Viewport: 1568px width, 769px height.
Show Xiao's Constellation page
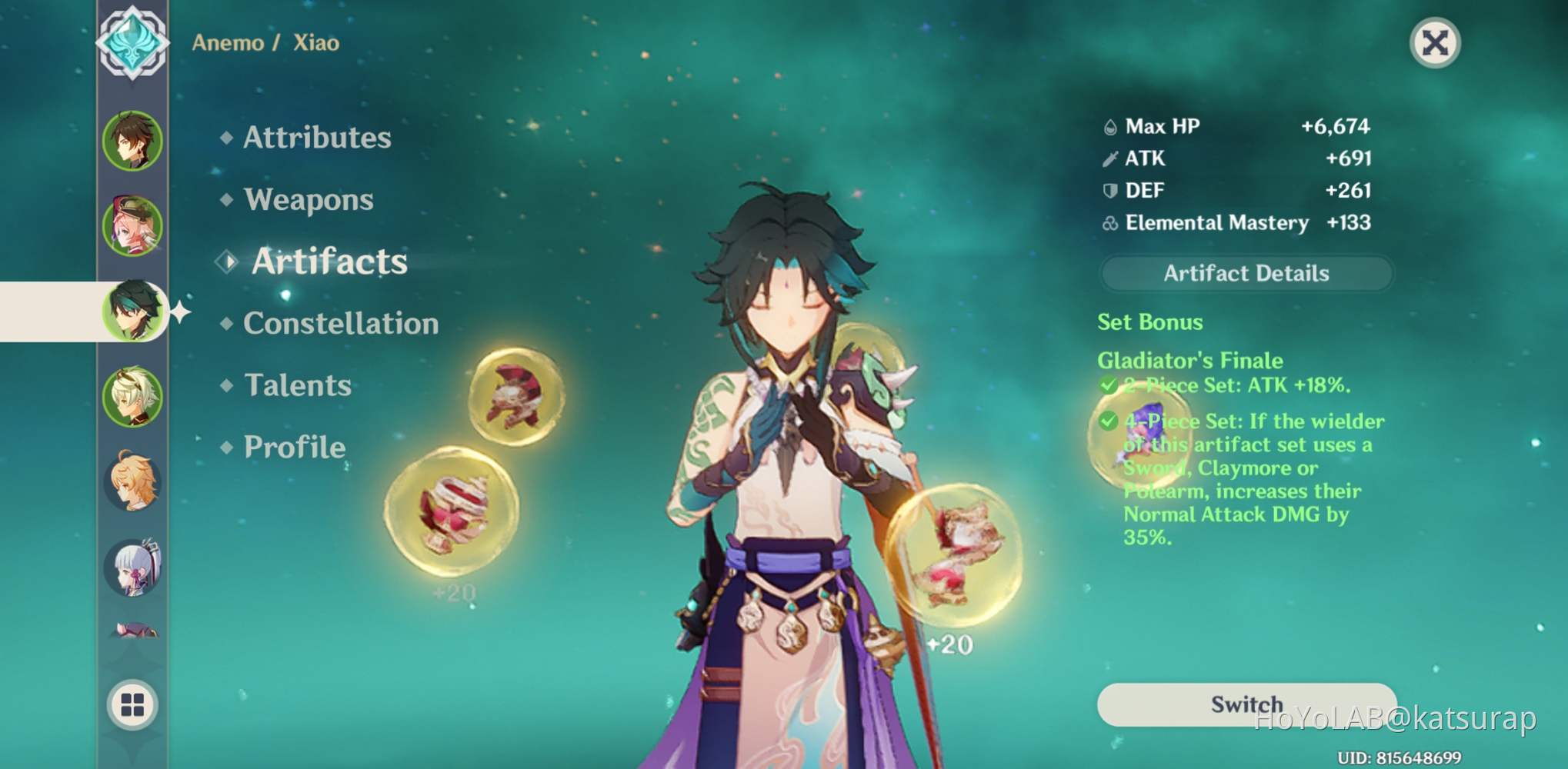(340, 324)
